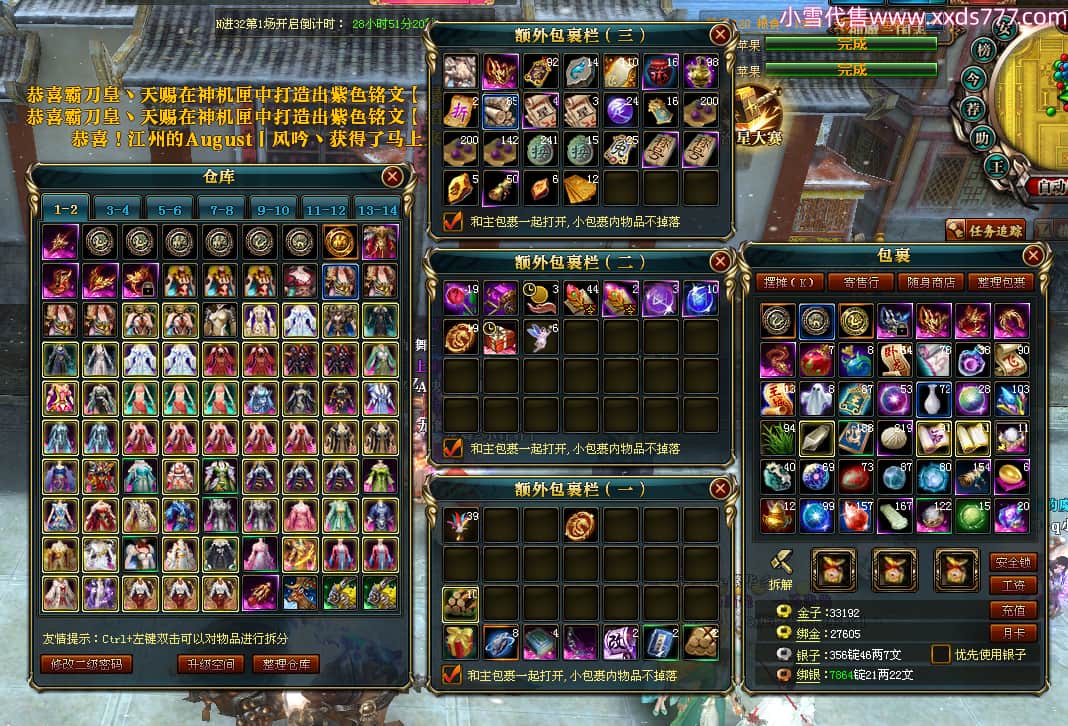Open the 月卡 monthly card button
The width and height of the screenshot is (1068, 726).
[1013, 633]
